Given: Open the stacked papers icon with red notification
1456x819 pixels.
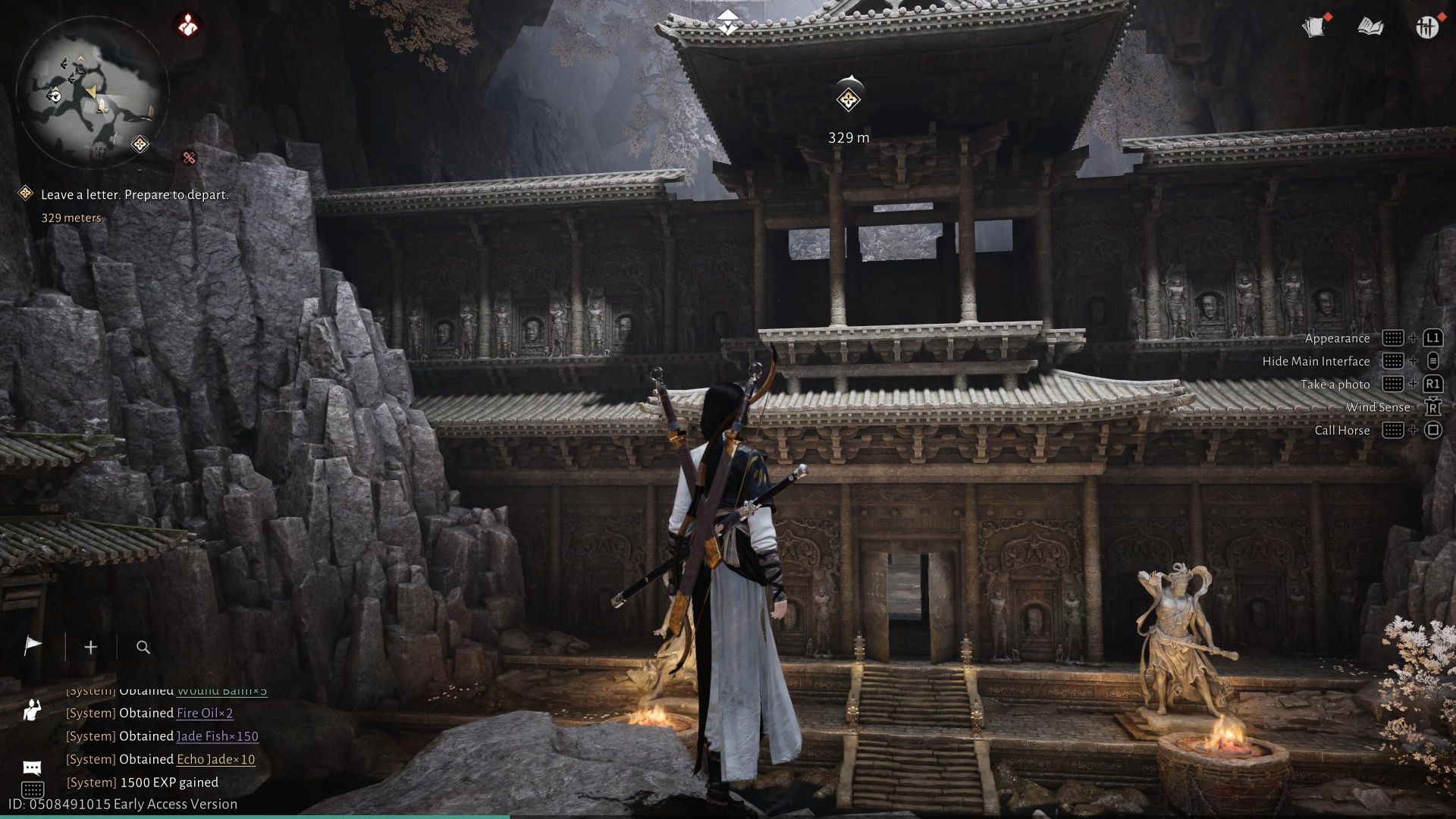Looking at the screenshot, I should (x=1315, y=27).
